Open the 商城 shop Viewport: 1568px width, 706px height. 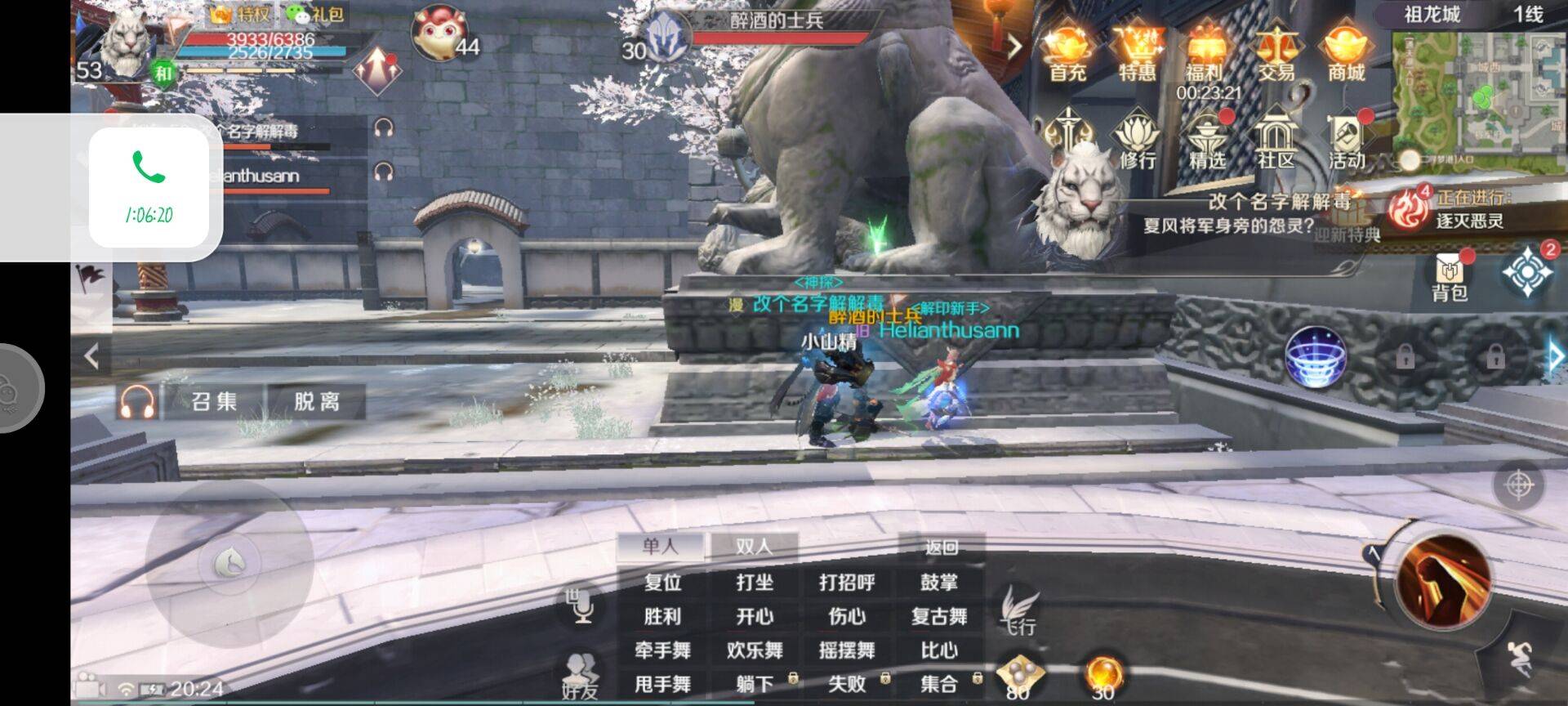coord(1347,53)
